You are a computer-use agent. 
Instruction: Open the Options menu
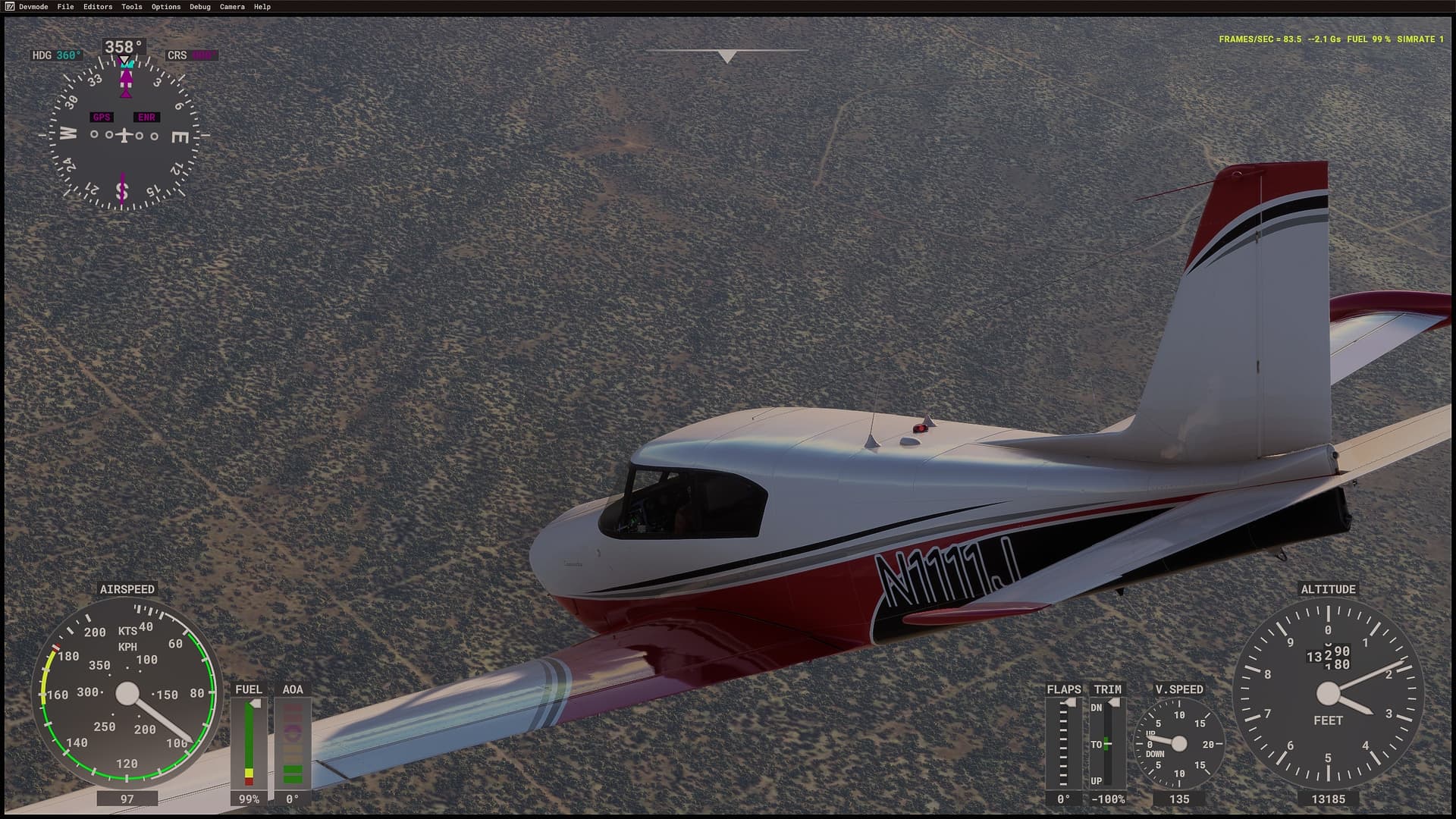[x=166, y=7]
